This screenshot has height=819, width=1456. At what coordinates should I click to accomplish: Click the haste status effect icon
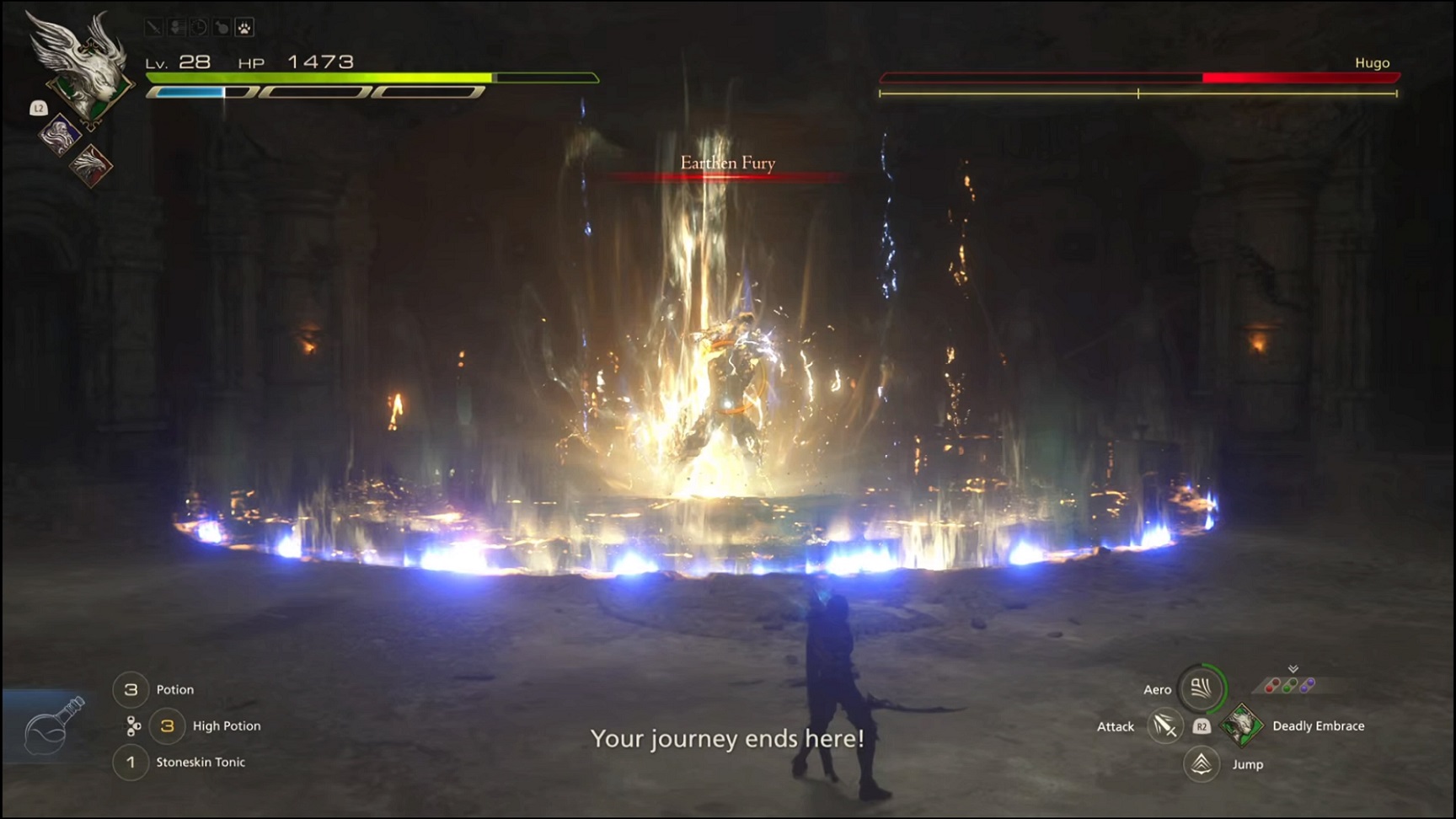177,28
